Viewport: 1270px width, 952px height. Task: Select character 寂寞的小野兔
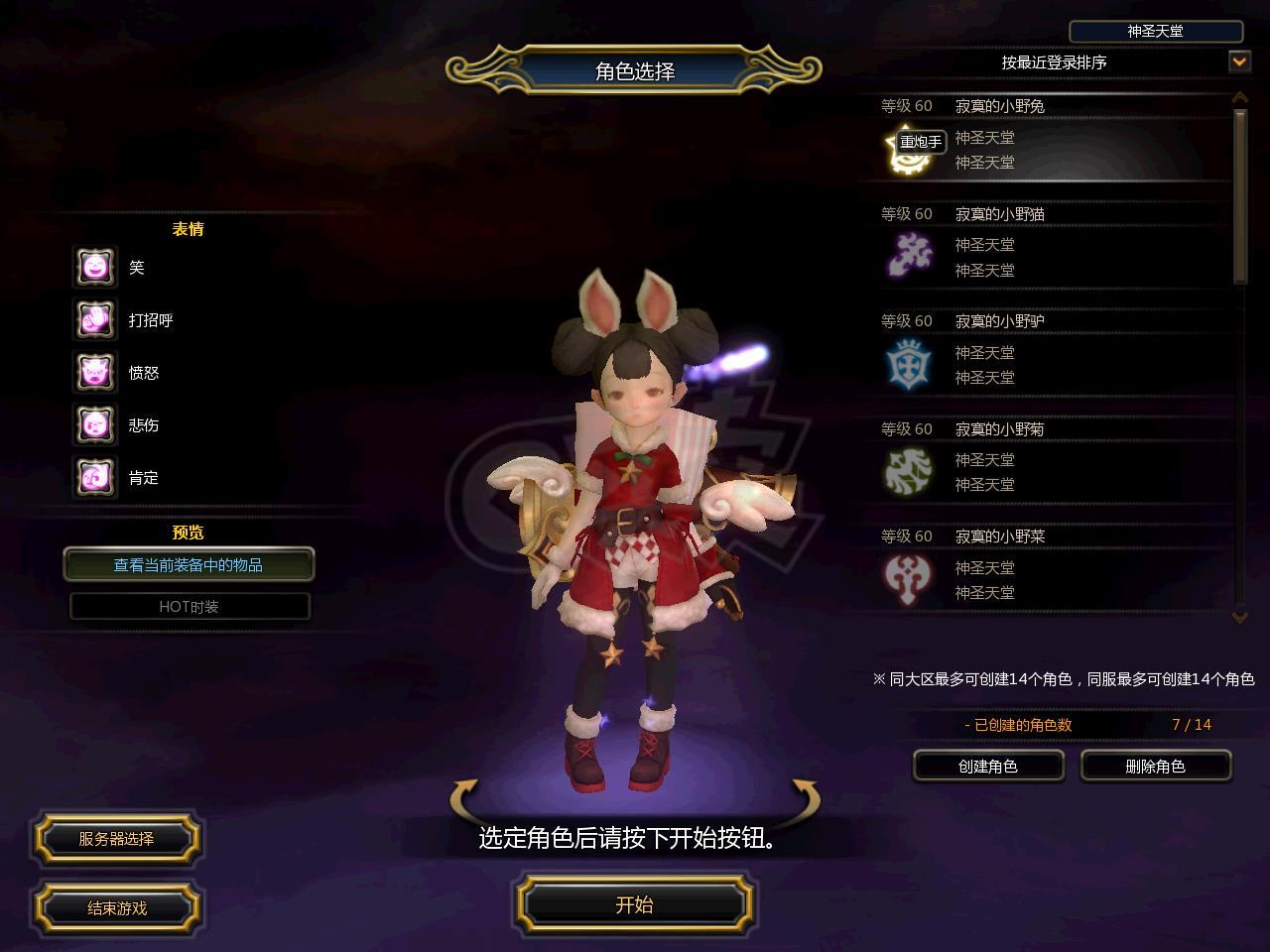point(1042,137)
